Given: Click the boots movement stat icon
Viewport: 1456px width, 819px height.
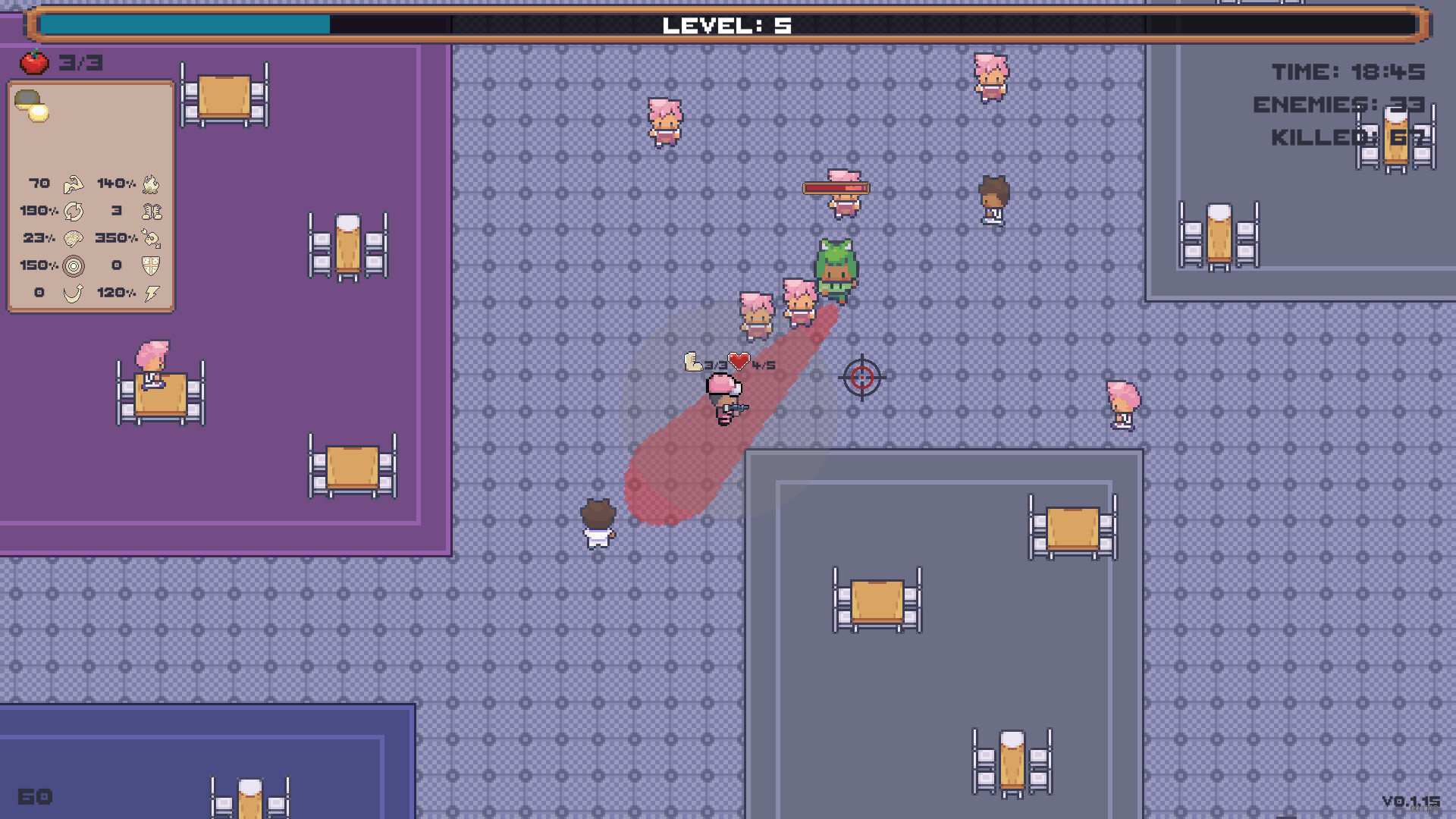Looking at the screenshot, I should (x=151, y=212).
